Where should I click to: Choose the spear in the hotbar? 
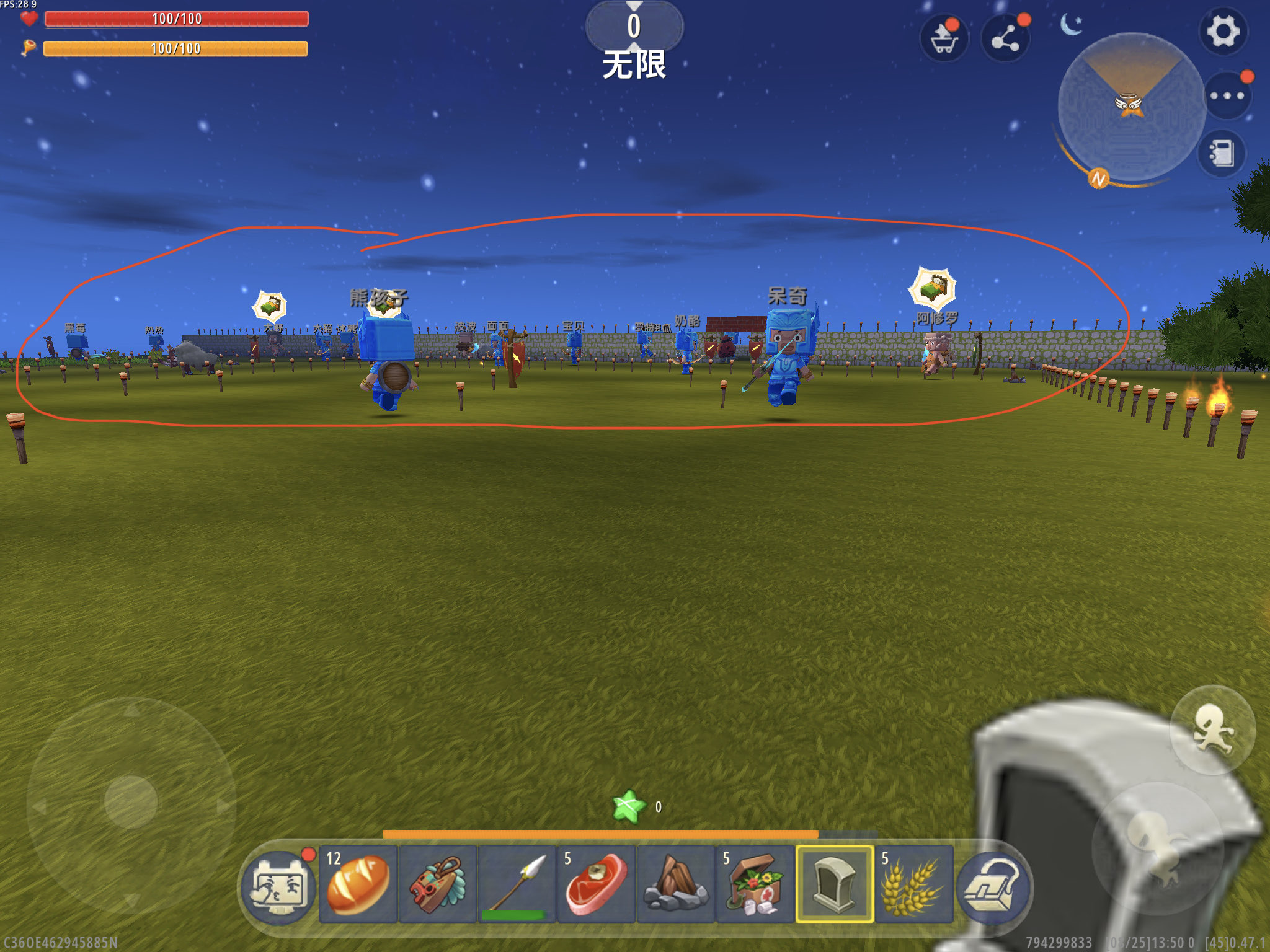(x=517, y=884)
